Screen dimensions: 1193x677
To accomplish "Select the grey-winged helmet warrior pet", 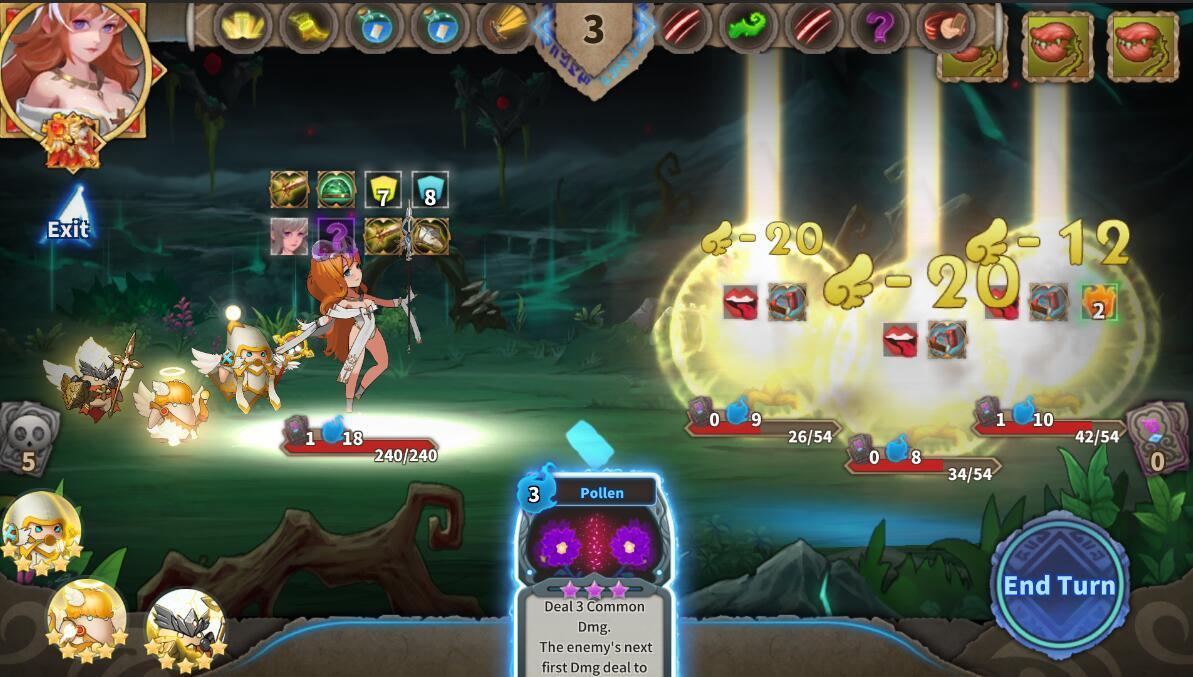I will (185, 627).
